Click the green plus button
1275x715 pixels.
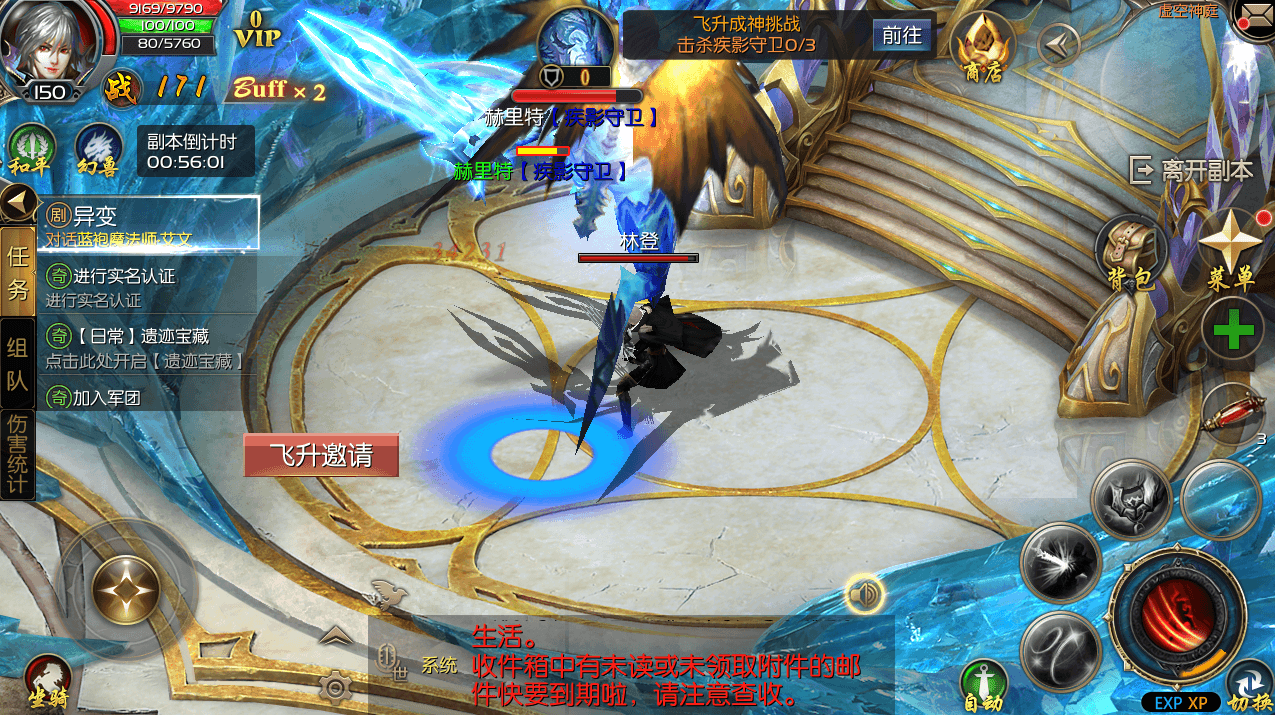[1232, 331]
